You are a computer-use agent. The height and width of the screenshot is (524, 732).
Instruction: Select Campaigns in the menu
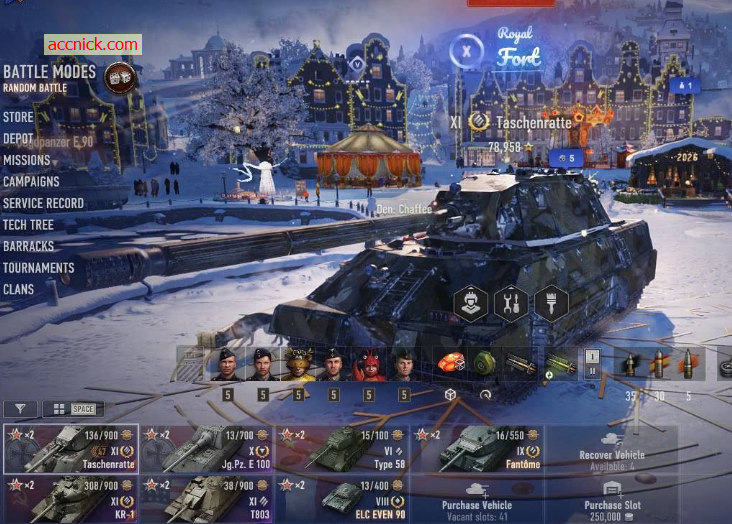[31, 182]
